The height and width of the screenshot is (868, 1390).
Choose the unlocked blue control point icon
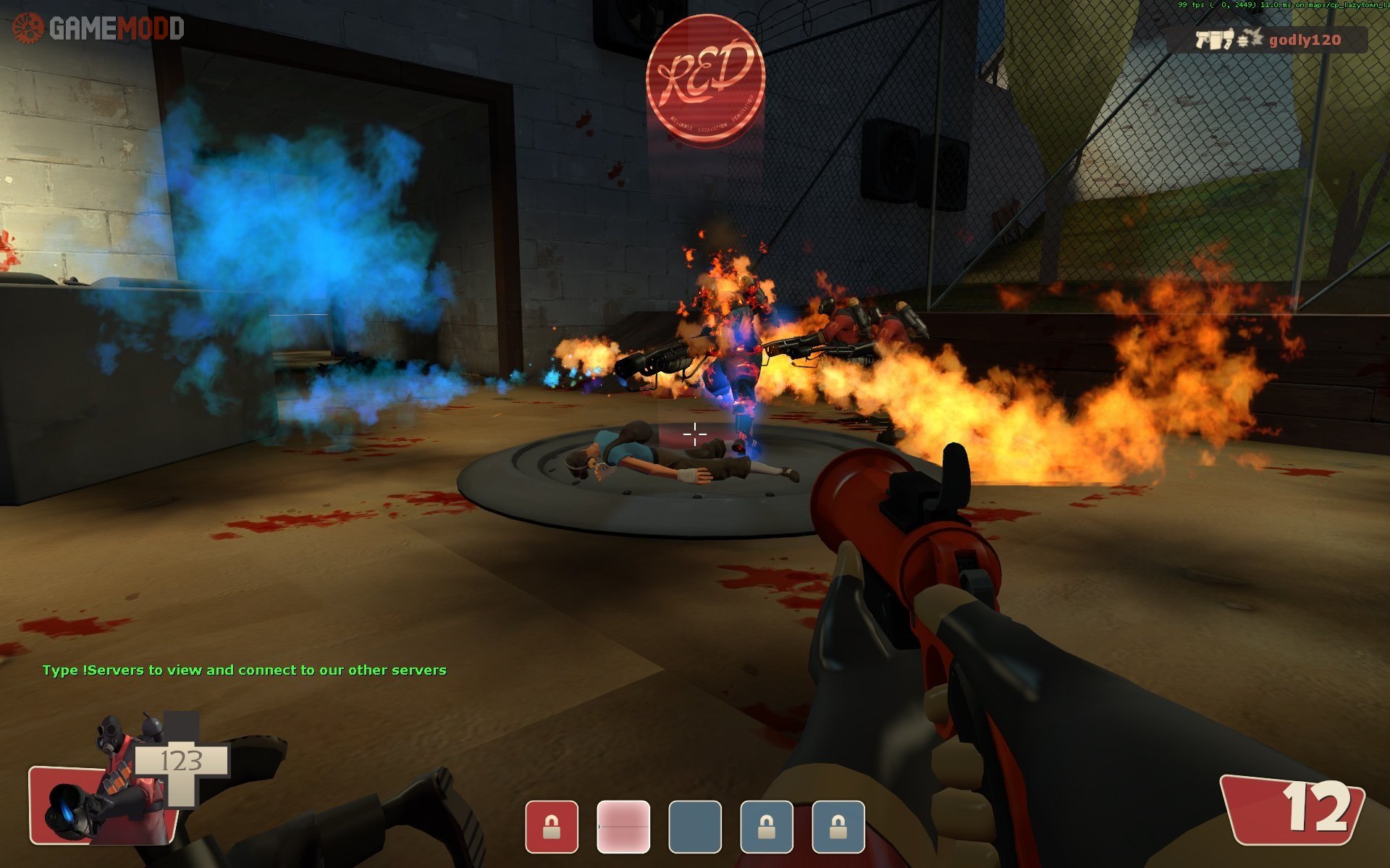[x=695, y=826]
